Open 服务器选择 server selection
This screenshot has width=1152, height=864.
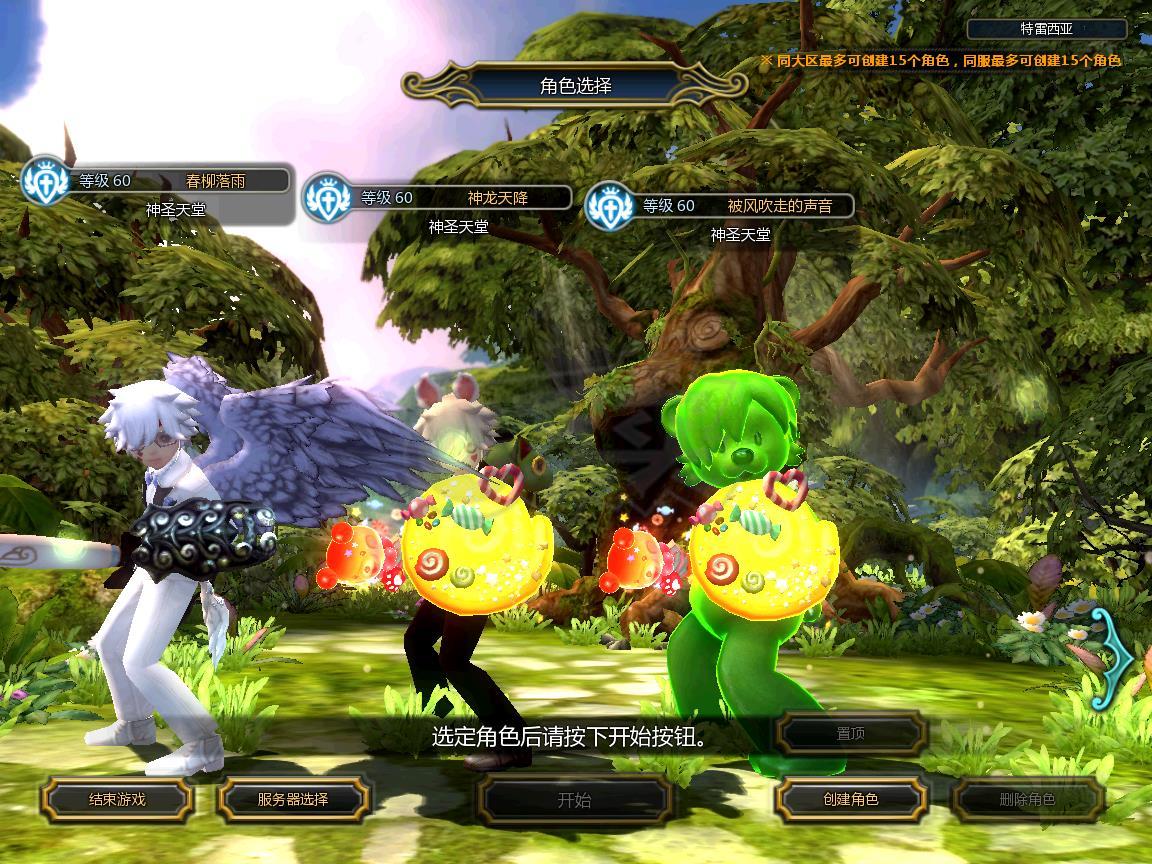pyautogui.click(x=293, y=799)
